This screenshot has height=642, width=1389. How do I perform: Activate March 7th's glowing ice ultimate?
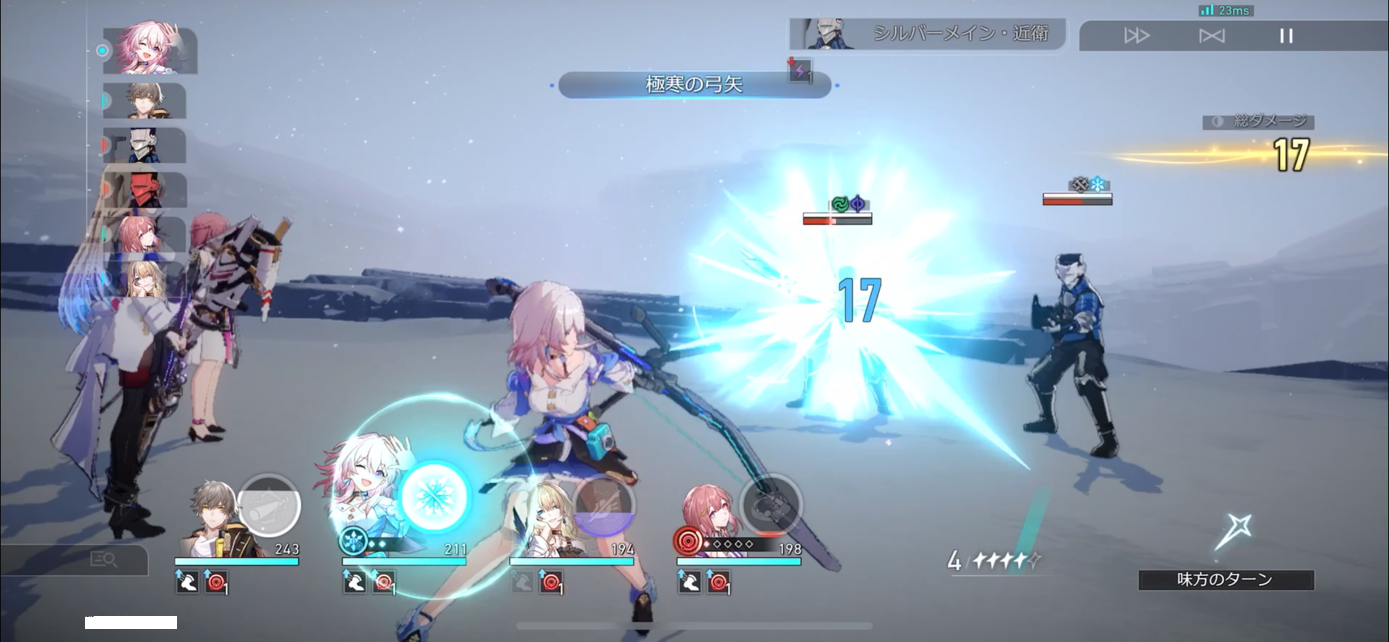[x=436, y=492]
